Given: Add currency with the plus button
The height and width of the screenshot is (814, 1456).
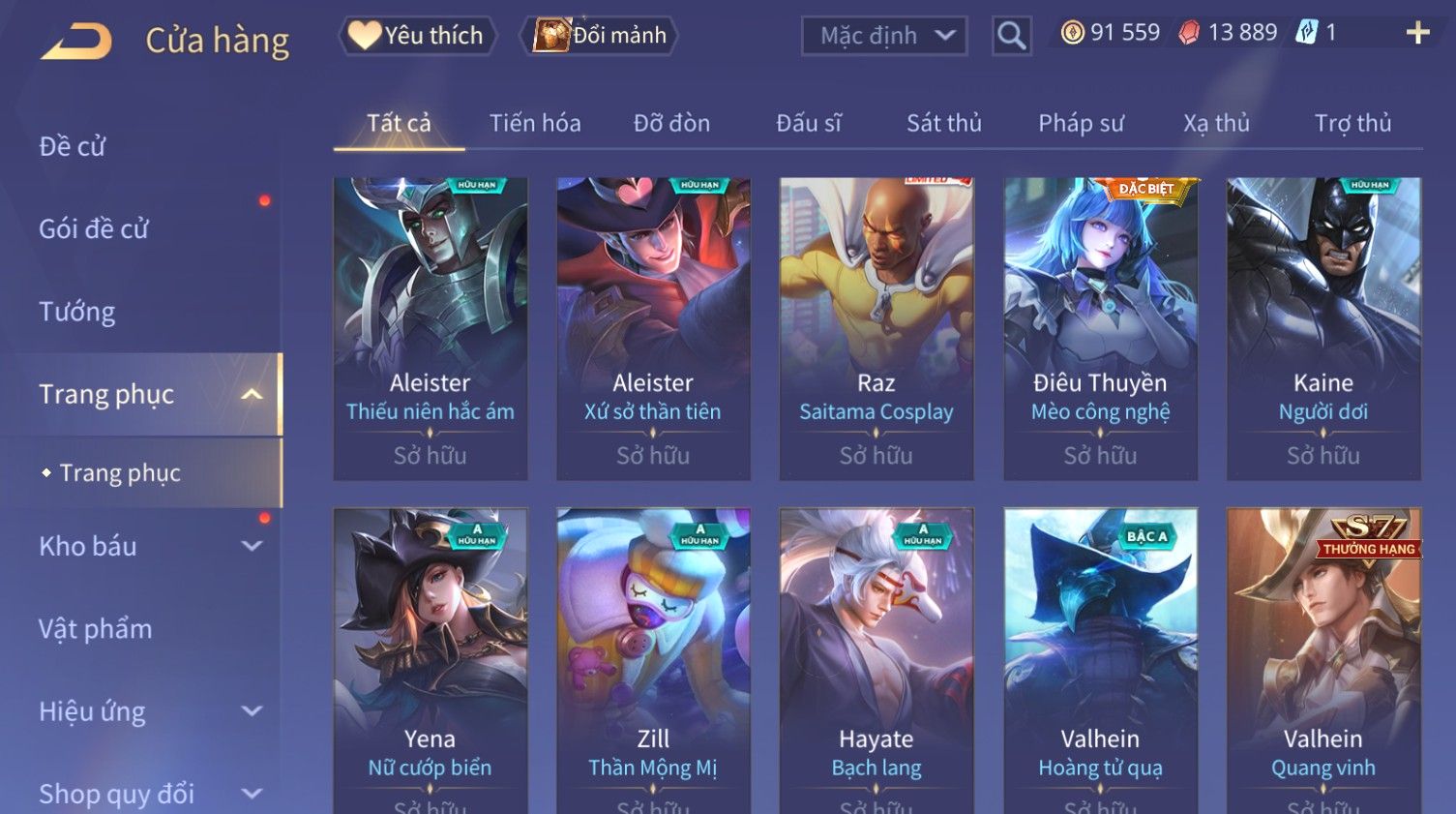Looking at the screenshot, I should 1417,33.
